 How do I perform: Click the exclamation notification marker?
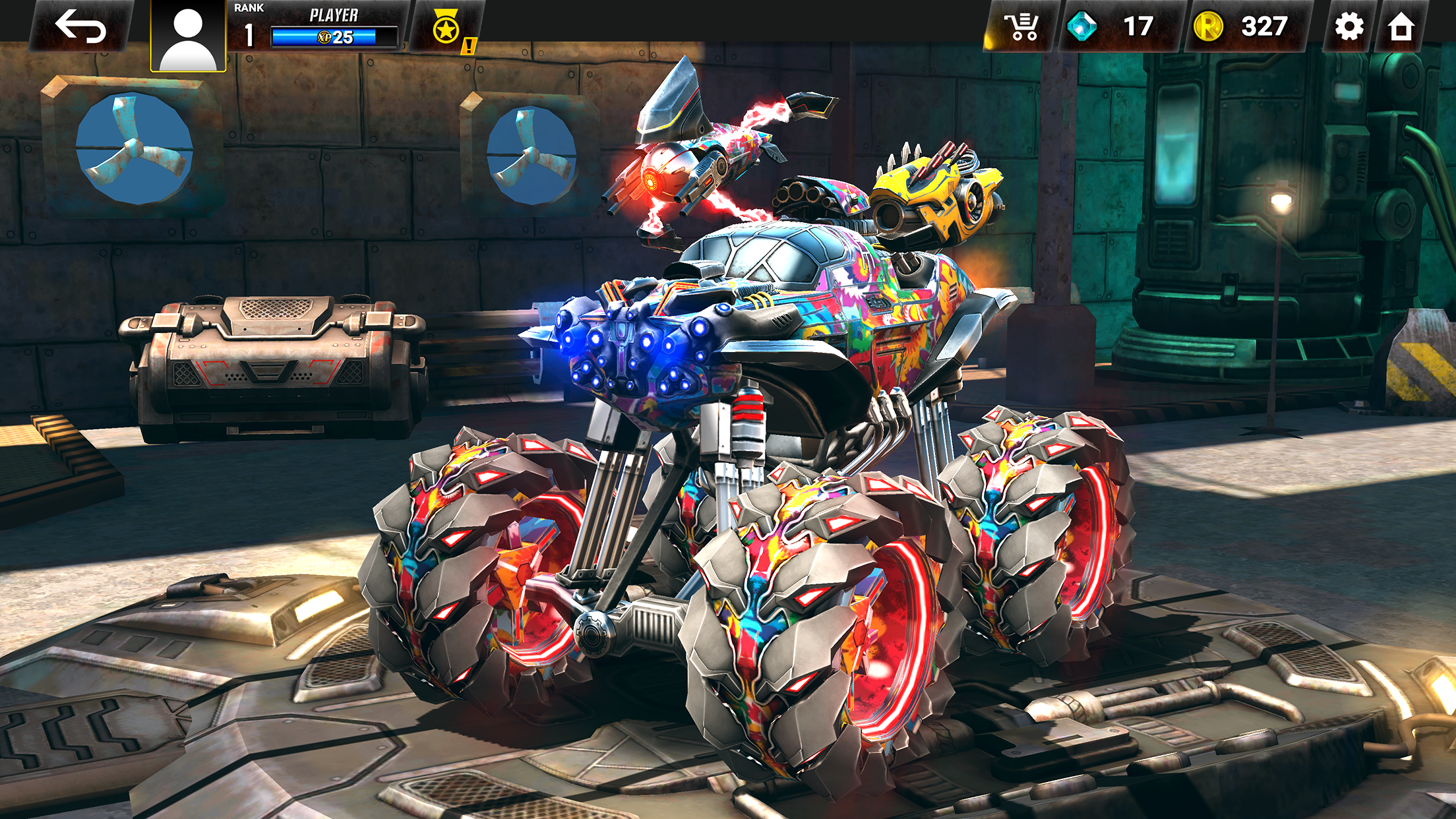(470, 45)
